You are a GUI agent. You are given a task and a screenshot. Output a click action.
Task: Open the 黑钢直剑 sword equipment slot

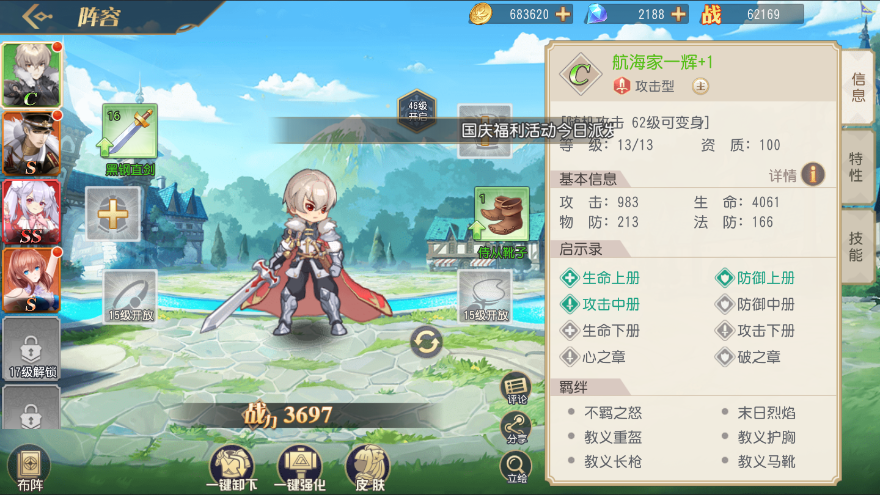[x=130, y=133]
